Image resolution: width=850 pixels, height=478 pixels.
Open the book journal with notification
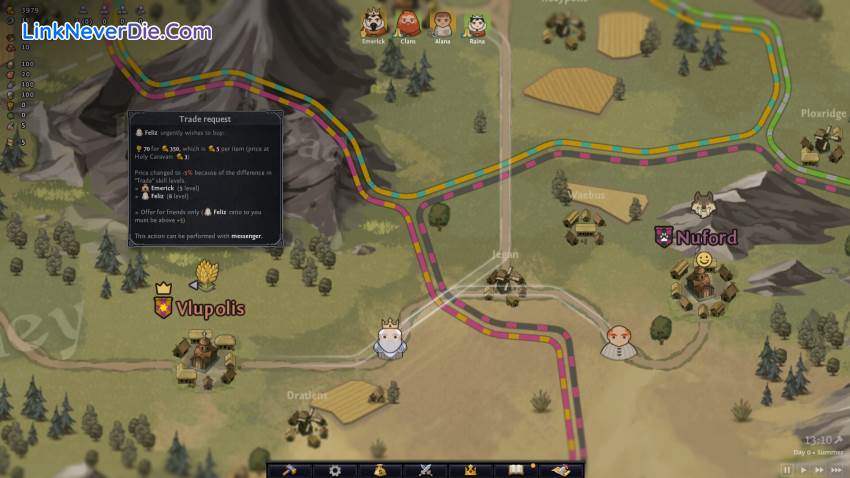[516, 470]
